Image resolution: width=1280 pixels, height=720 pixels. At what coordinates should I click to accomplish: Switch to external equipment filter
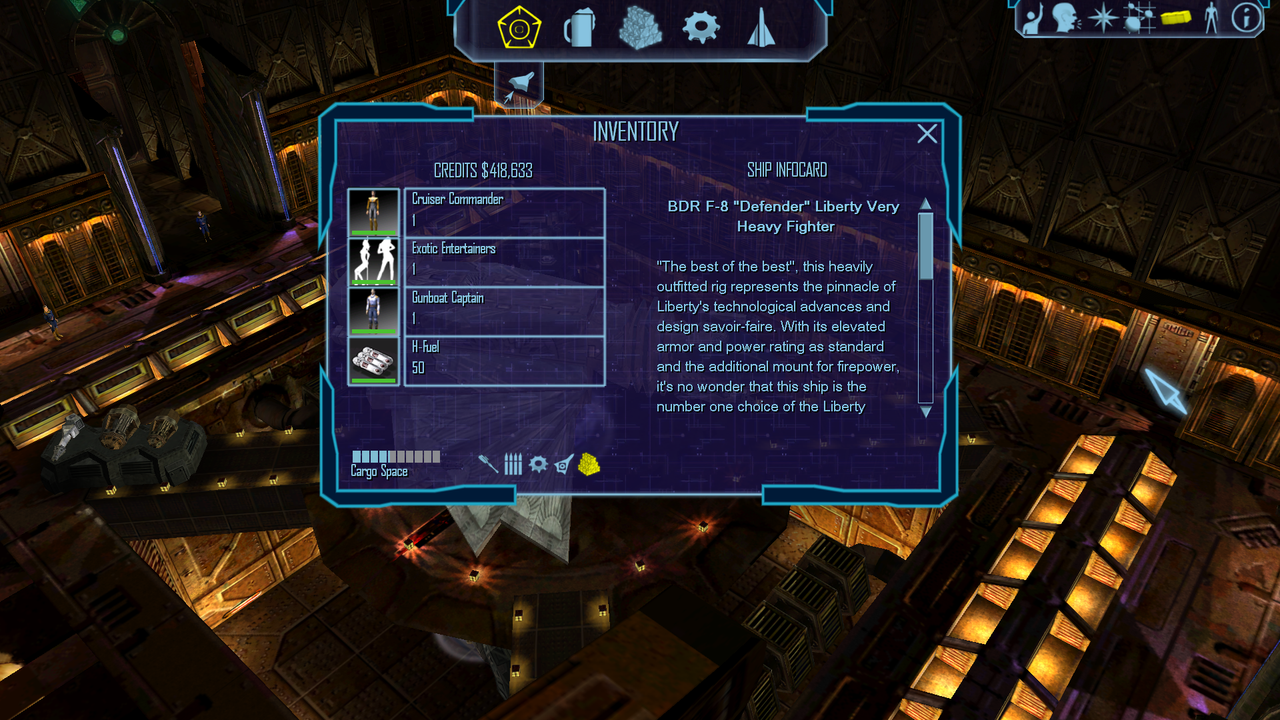click(563, 464)
